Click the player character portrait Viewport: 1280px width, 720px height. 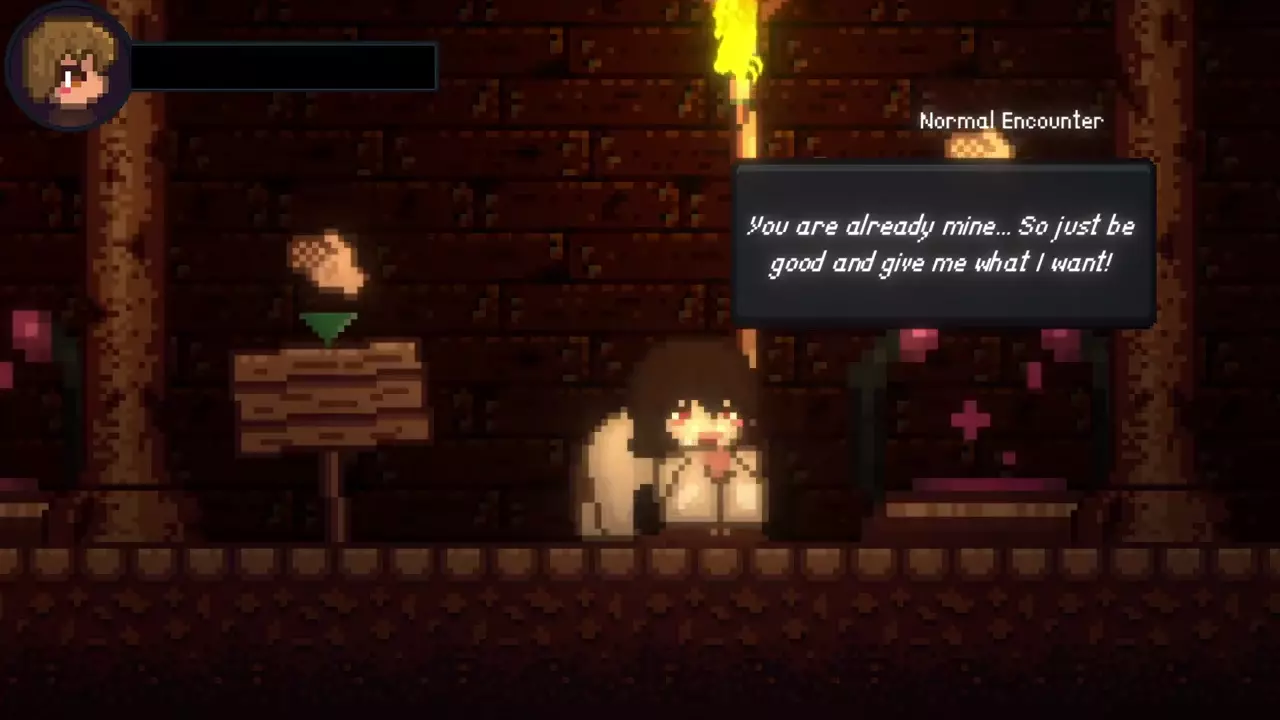pos(69,68)
